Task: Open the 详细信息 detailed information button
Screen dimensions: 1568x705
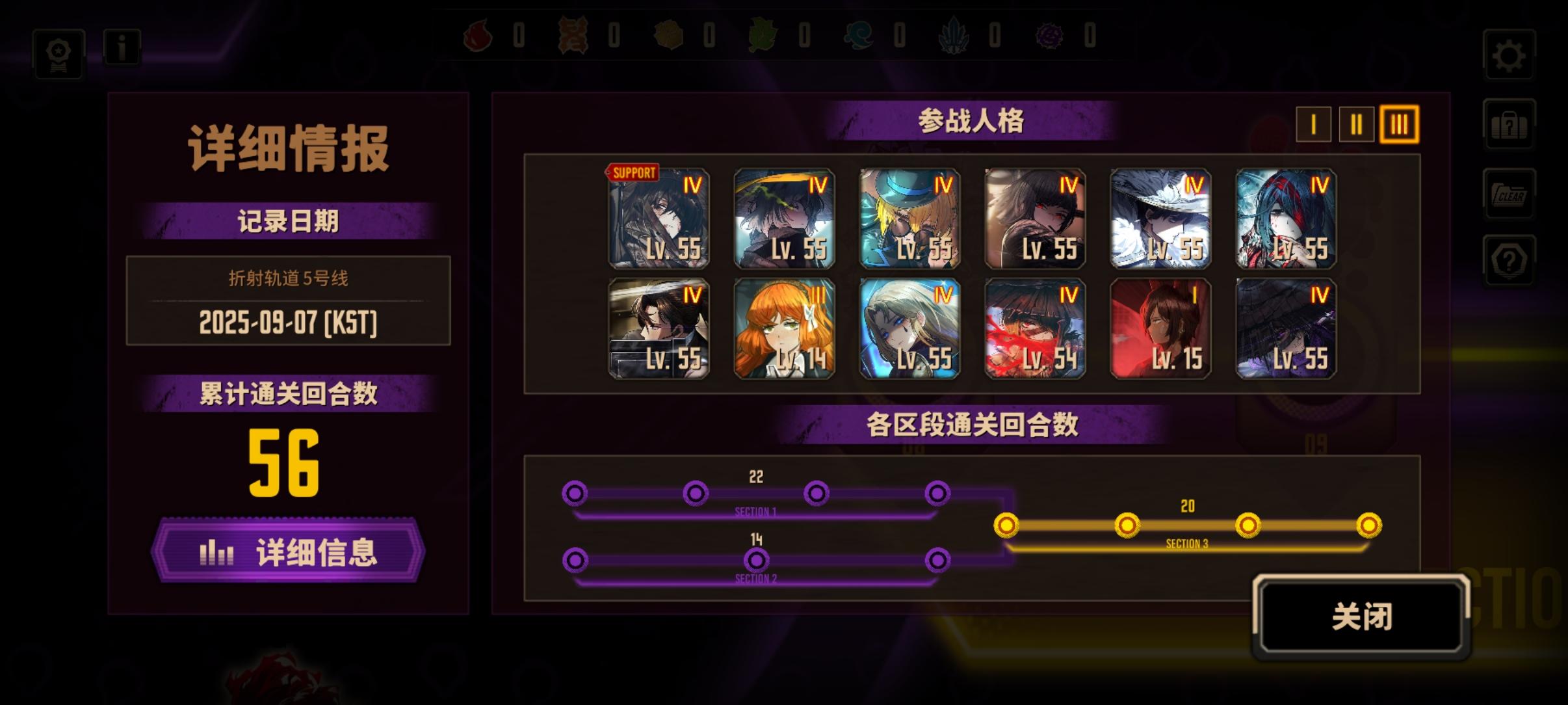Action: click(291, 552)
